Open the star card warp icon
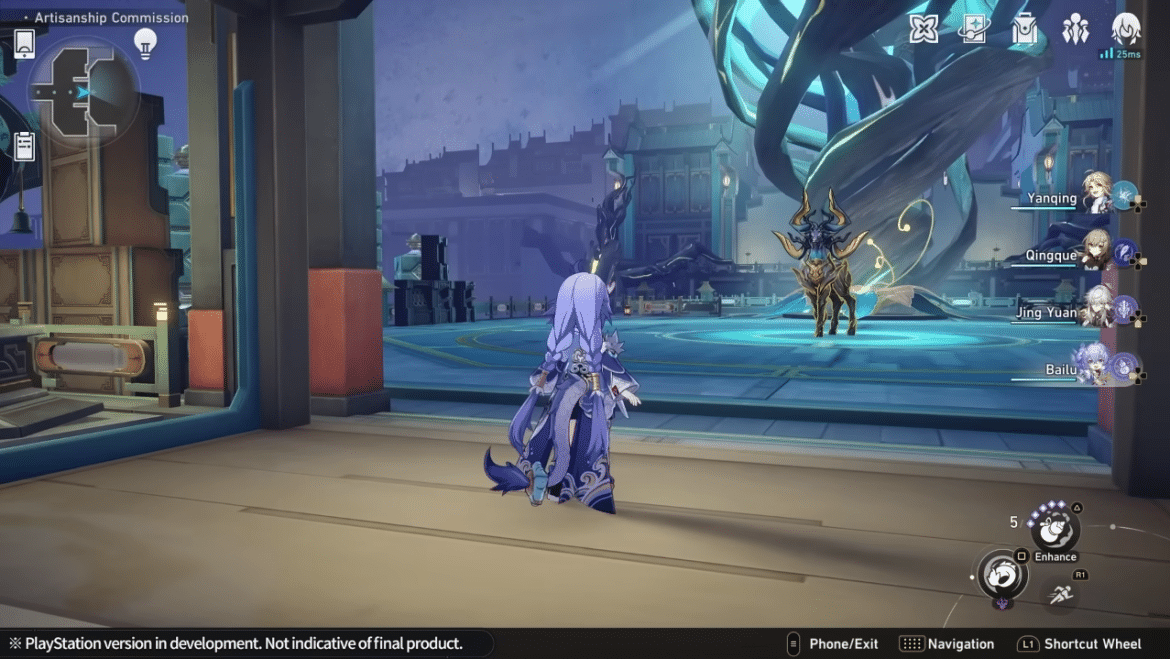The image size is (1170, 659). click(x=972, y=29)
